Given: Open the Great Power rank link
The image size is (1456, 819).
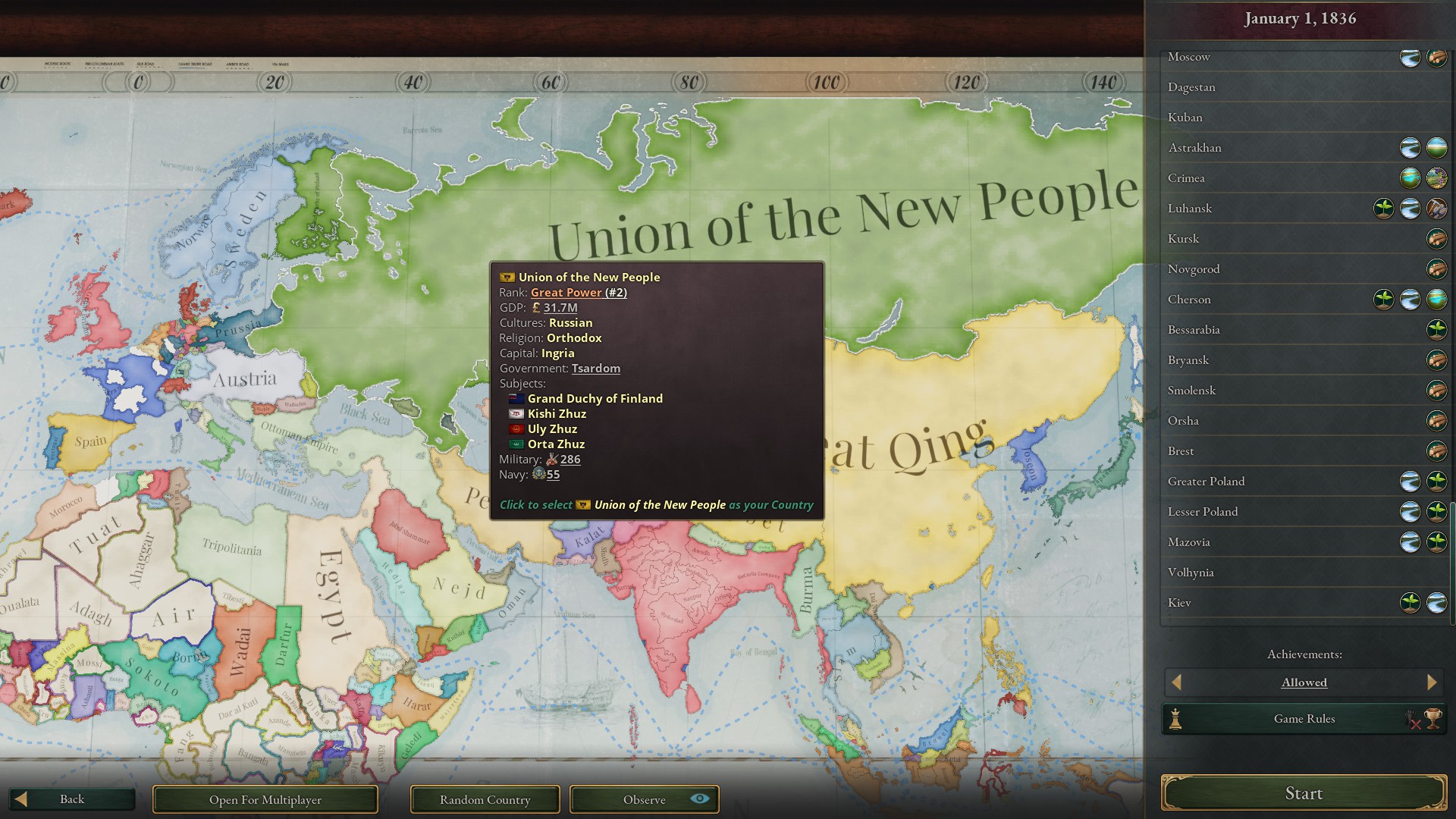Looking at the screenshot, I should (566, 292).
